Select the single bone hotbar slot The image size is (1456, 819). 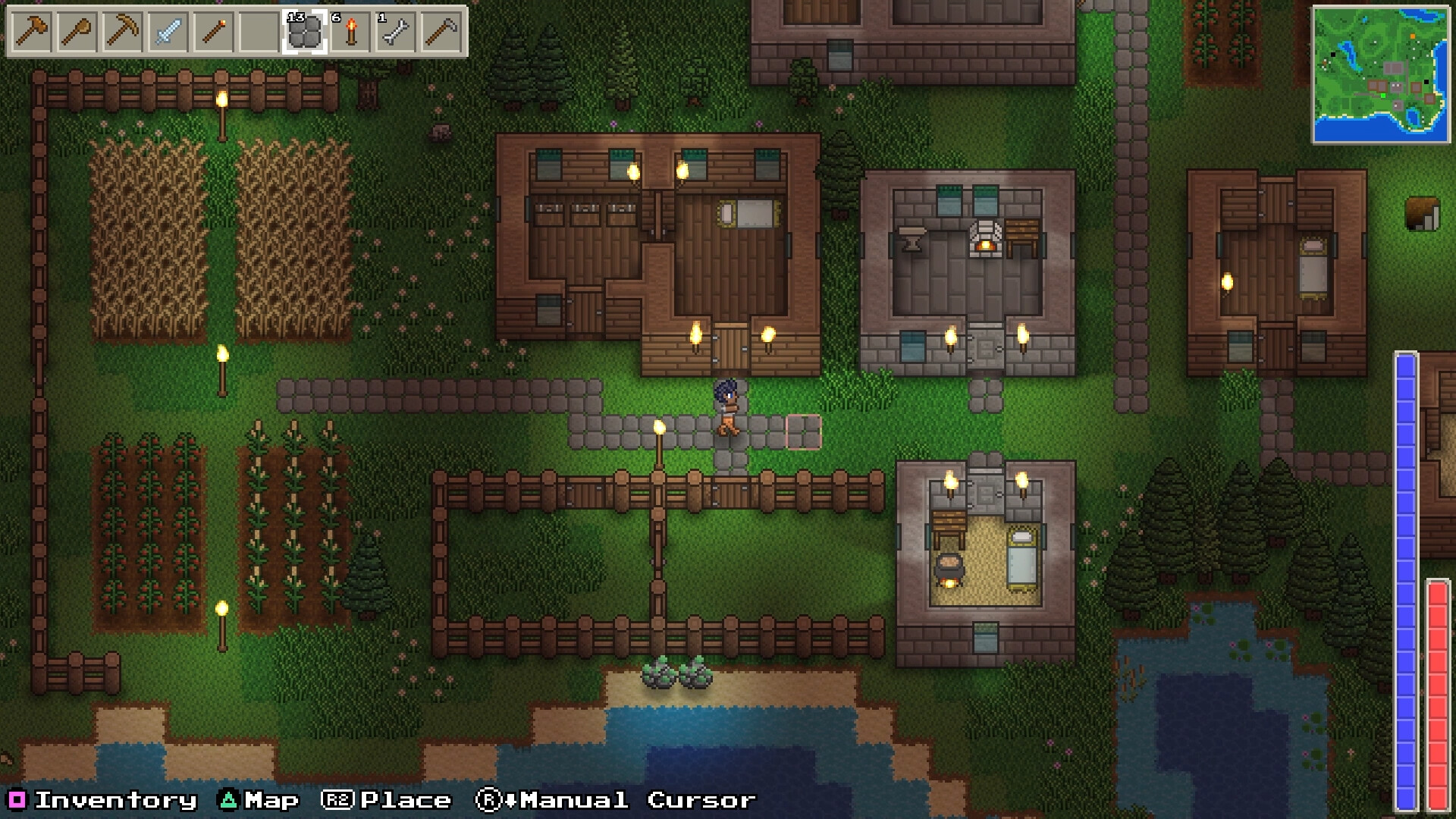click(395, 32)
